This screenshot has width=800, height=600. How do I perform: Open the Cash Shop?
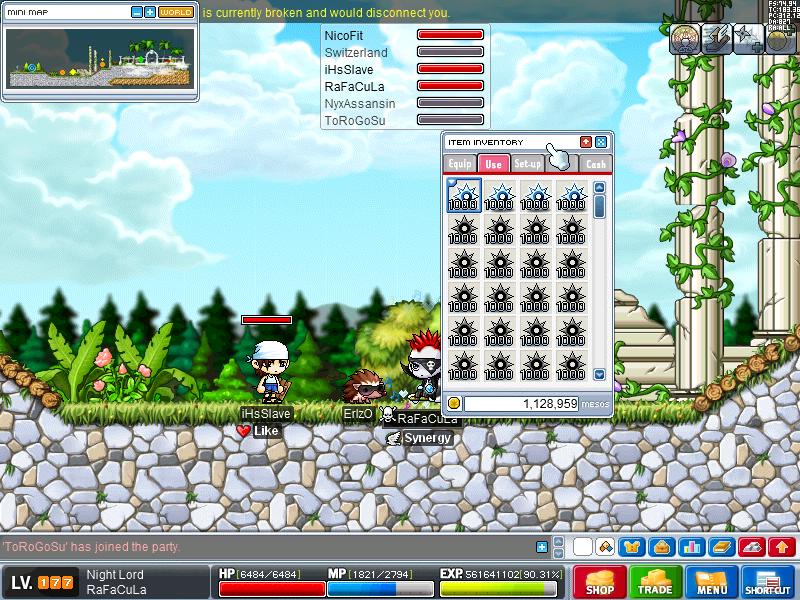point(600,582)
